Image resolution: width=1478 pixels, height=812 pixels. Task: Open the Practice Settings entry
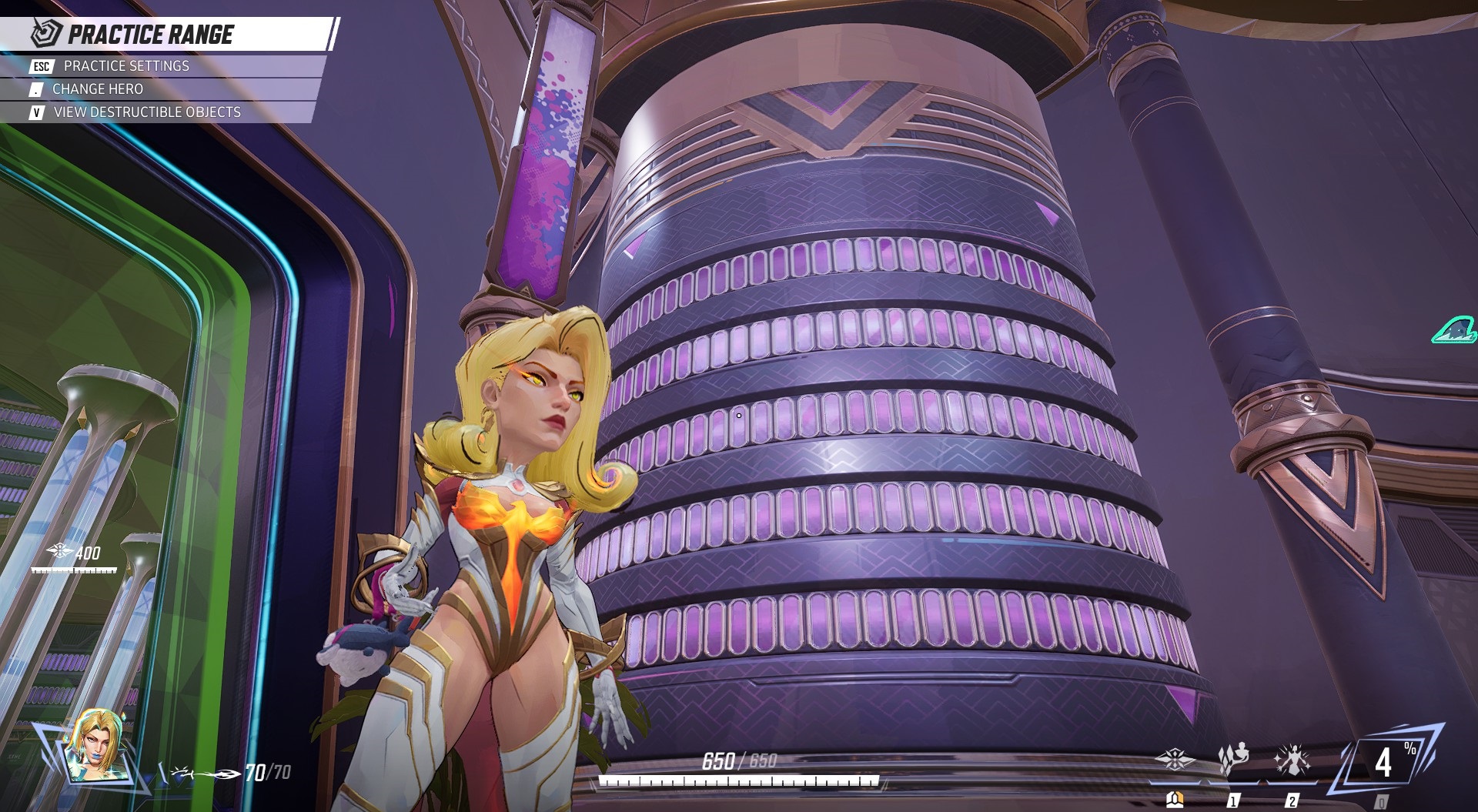[x=126, y=66]
